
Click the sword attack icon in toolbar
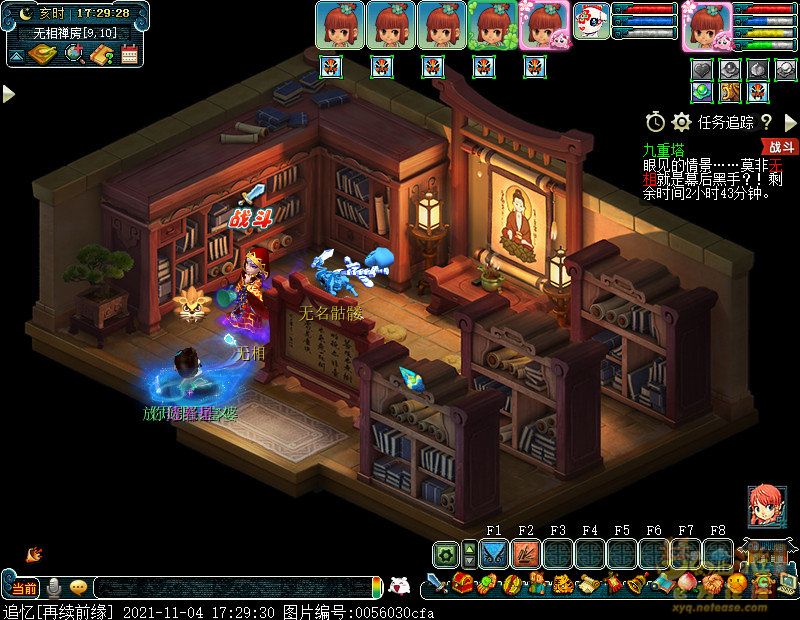click(x=437, y=585)
